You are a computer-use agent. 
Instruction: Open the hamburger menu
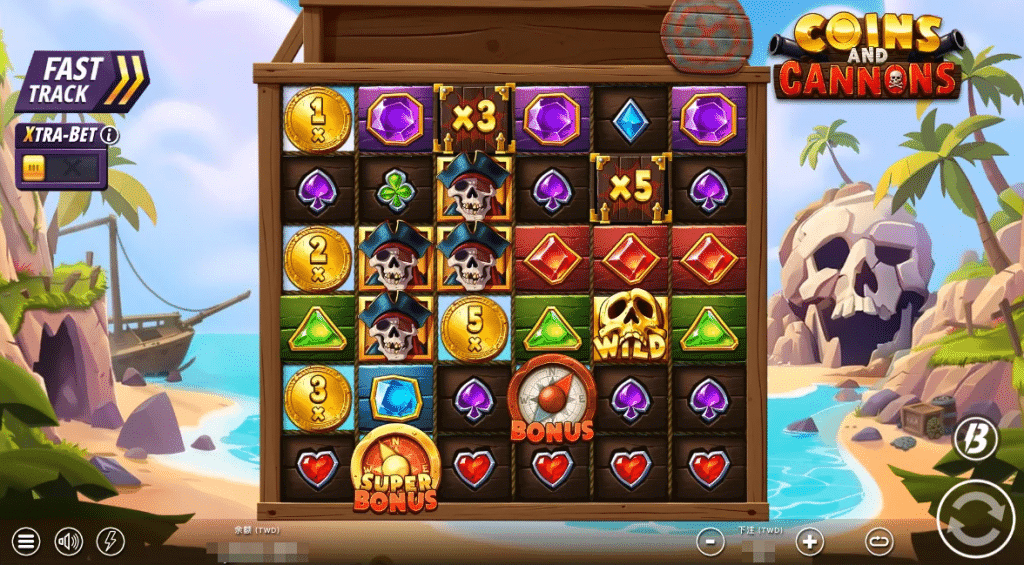coord(27,542)
